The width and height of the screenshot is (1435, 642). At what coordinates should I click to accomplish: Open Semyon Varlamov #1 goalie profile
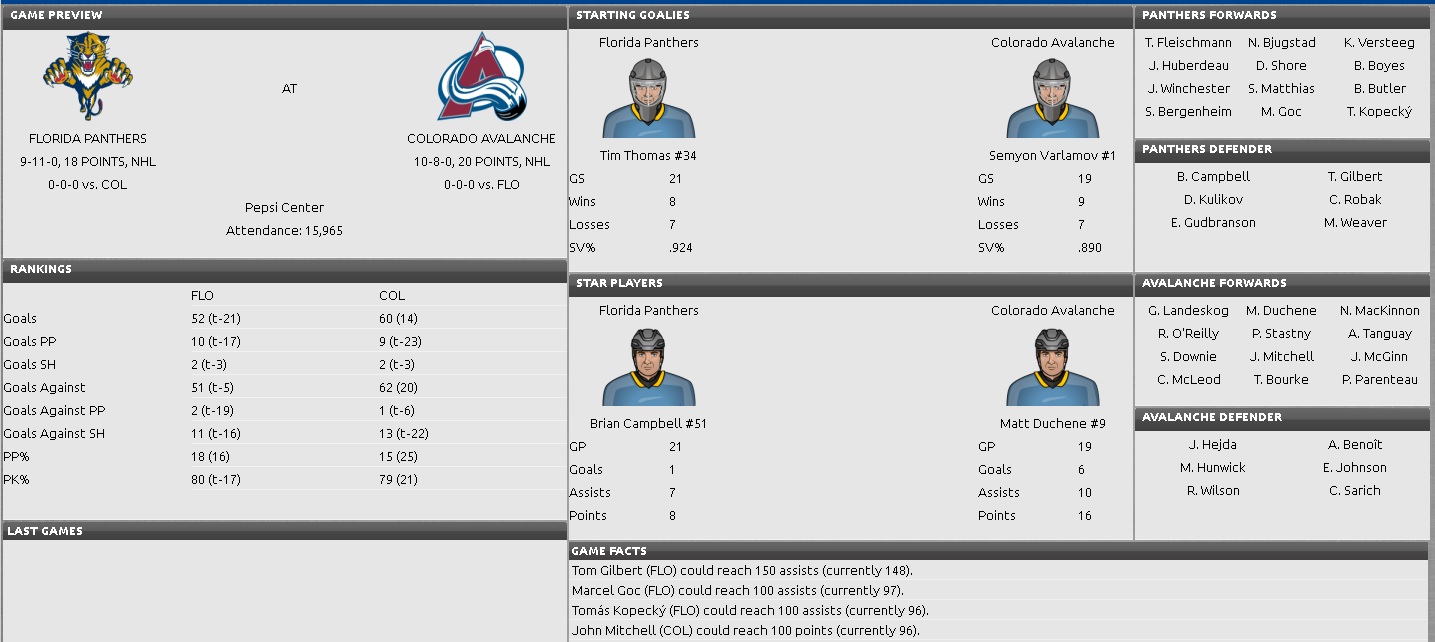click(x=1052, y=155)
